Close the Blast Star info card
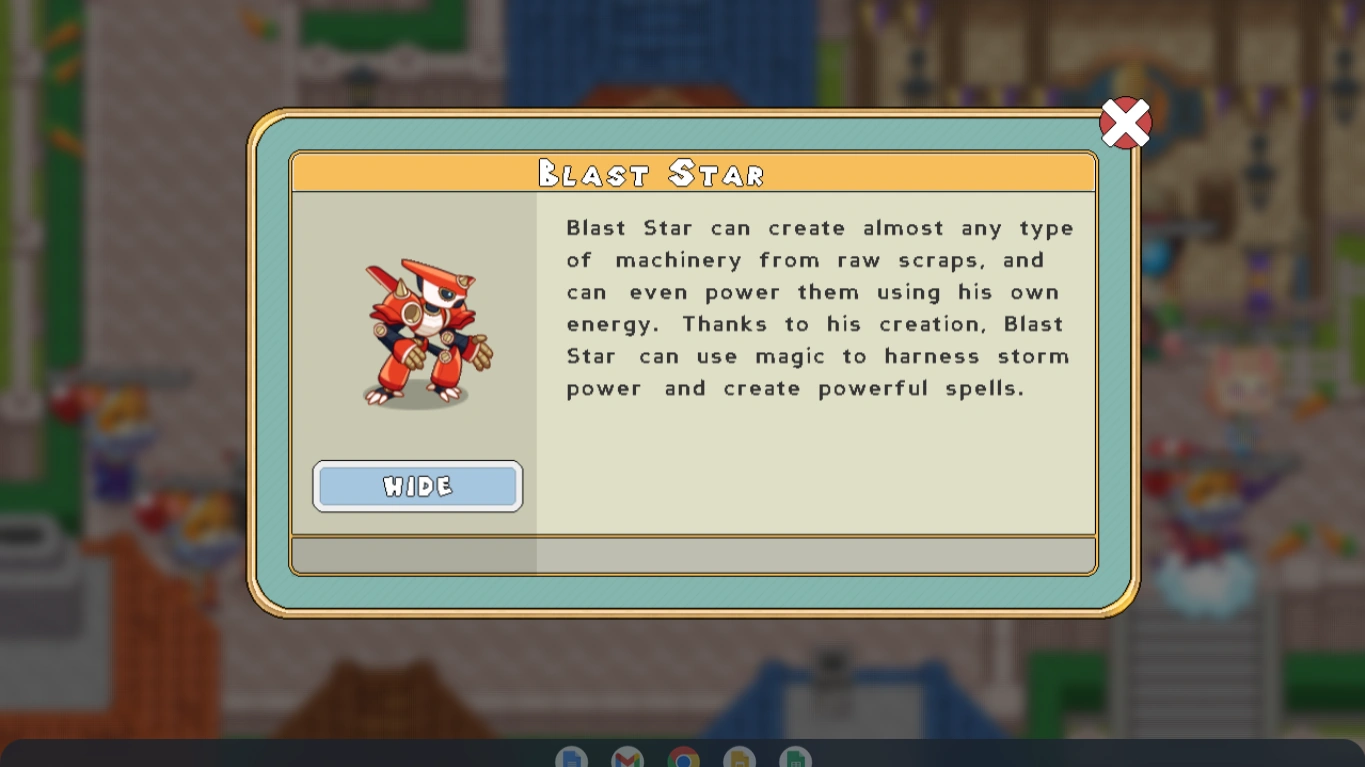Image resolution: width=1365 pixels, height=767 pixels. tap(1125, 123)
